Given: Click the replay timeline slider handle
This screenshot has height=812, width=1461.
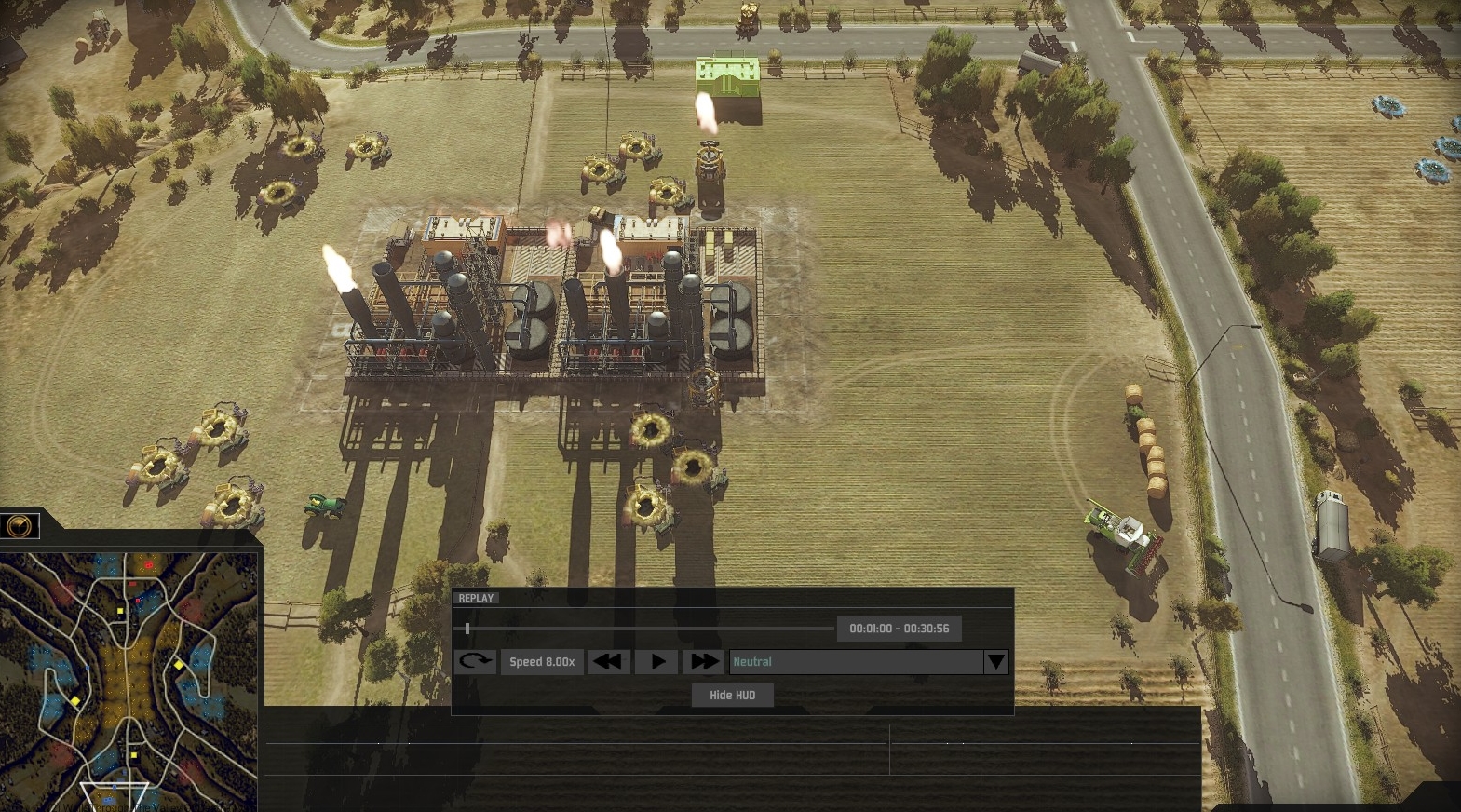Looking at the screenshot, I should pyautogui.click(x=467, y=629).
